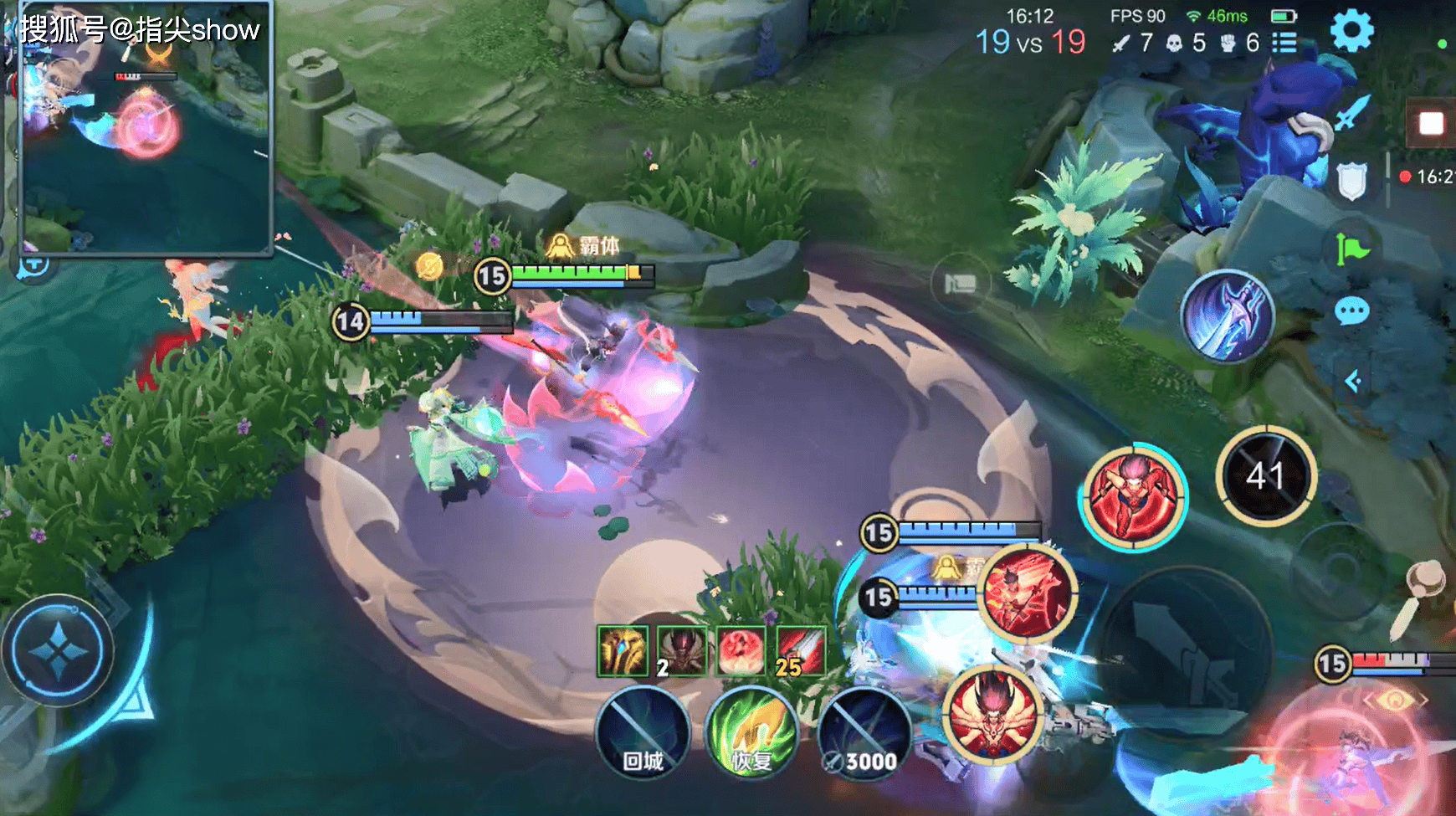Image resolution: width=1456 pixels, height=816 pixels.
Task: Tap the white shield defend signal icon
Action: [x=1351, y=181]
